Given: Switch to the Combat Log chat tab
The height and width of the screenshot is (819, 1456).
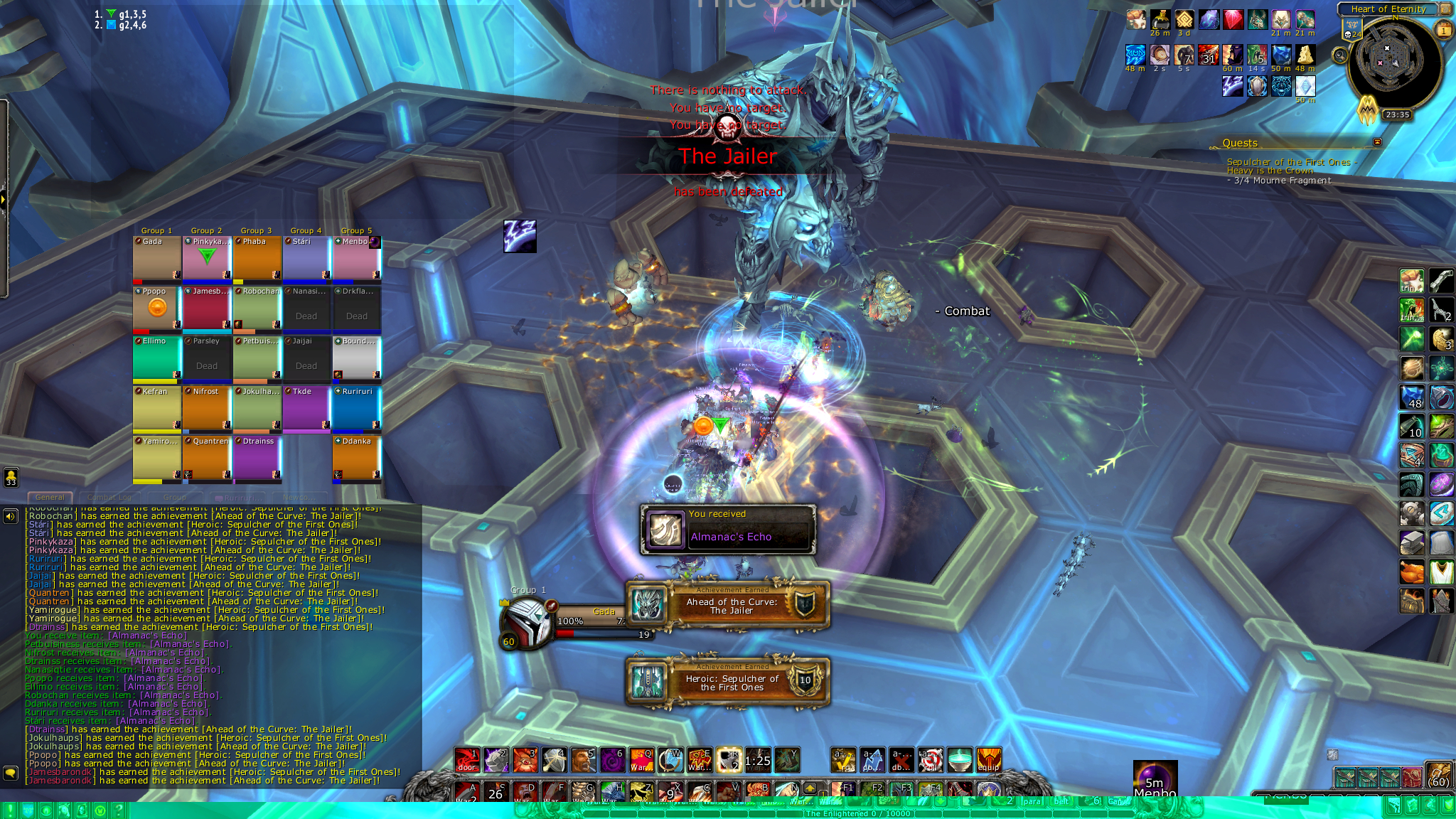Looking at the screenshot, I should [x=109, y=498].
